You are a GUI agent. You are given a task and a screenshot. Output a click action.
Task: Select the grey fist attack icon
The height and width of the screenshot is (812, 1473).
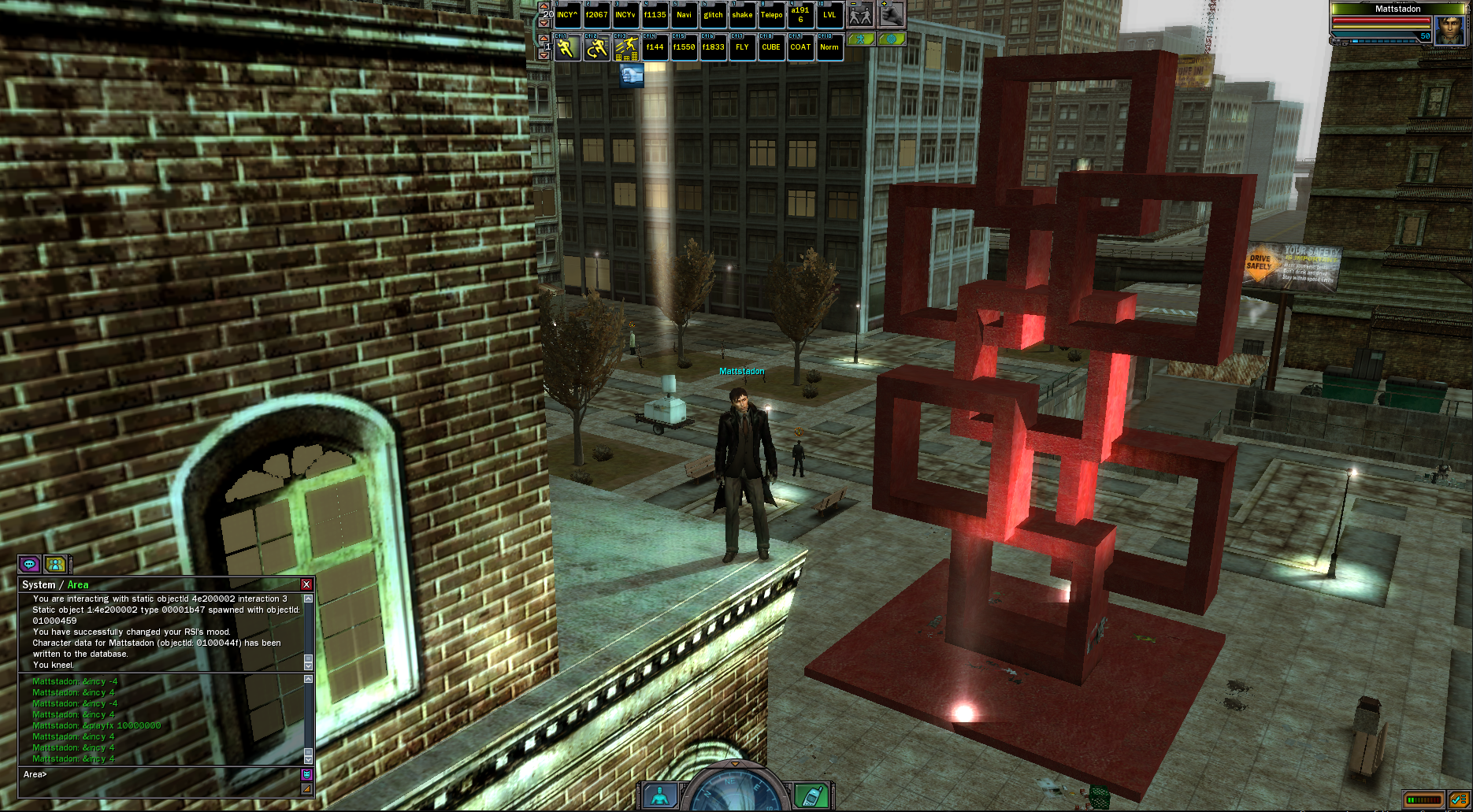pyautogui.click(x=892, y=15)
